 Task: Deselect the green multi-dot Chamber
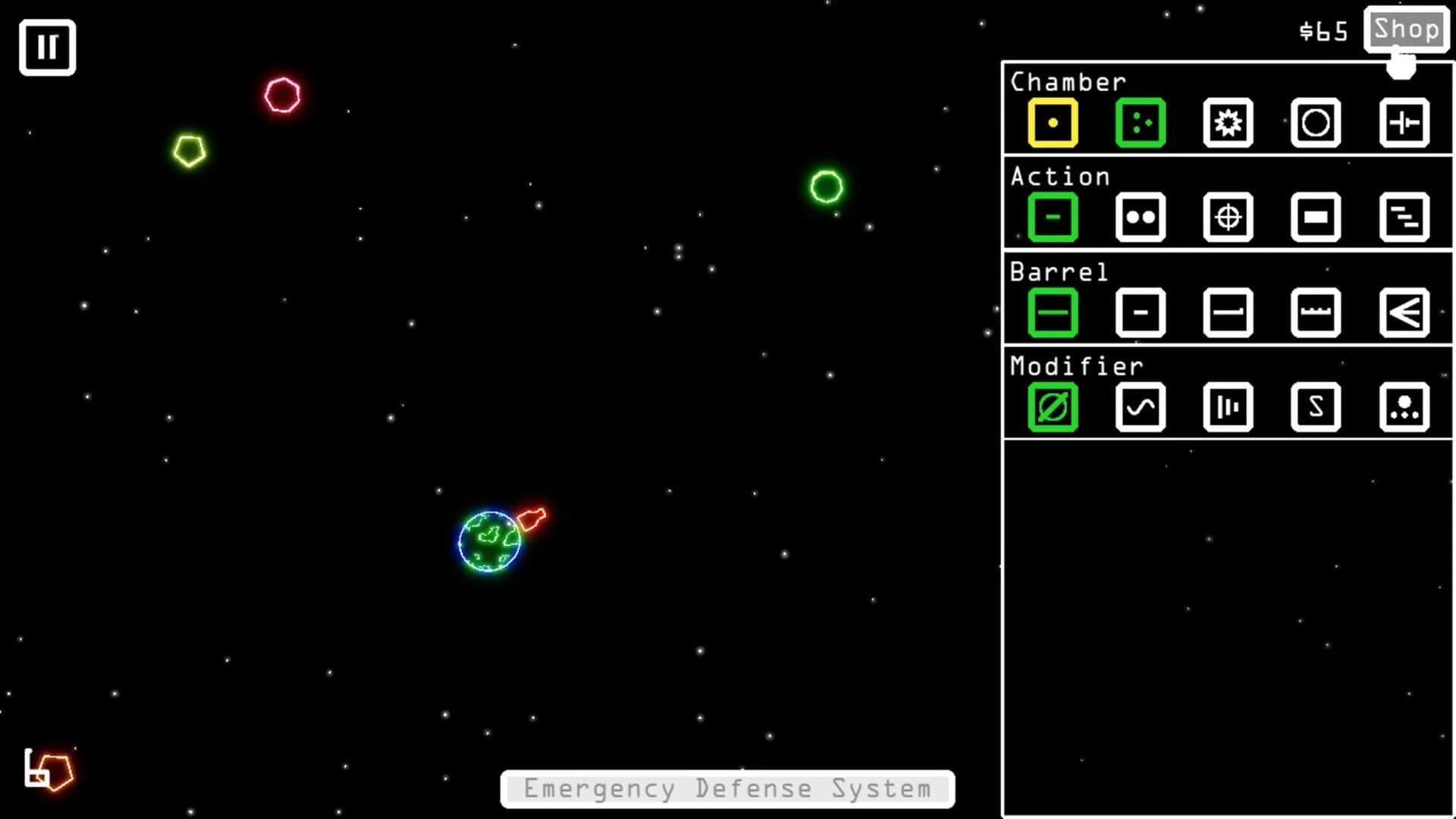1141,122
